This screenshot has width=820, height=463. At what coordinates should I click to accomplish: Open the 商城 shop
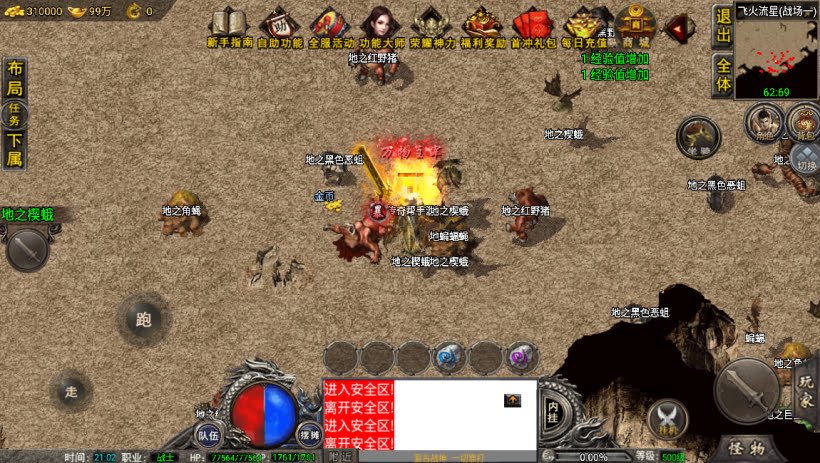tap(635, 27)
